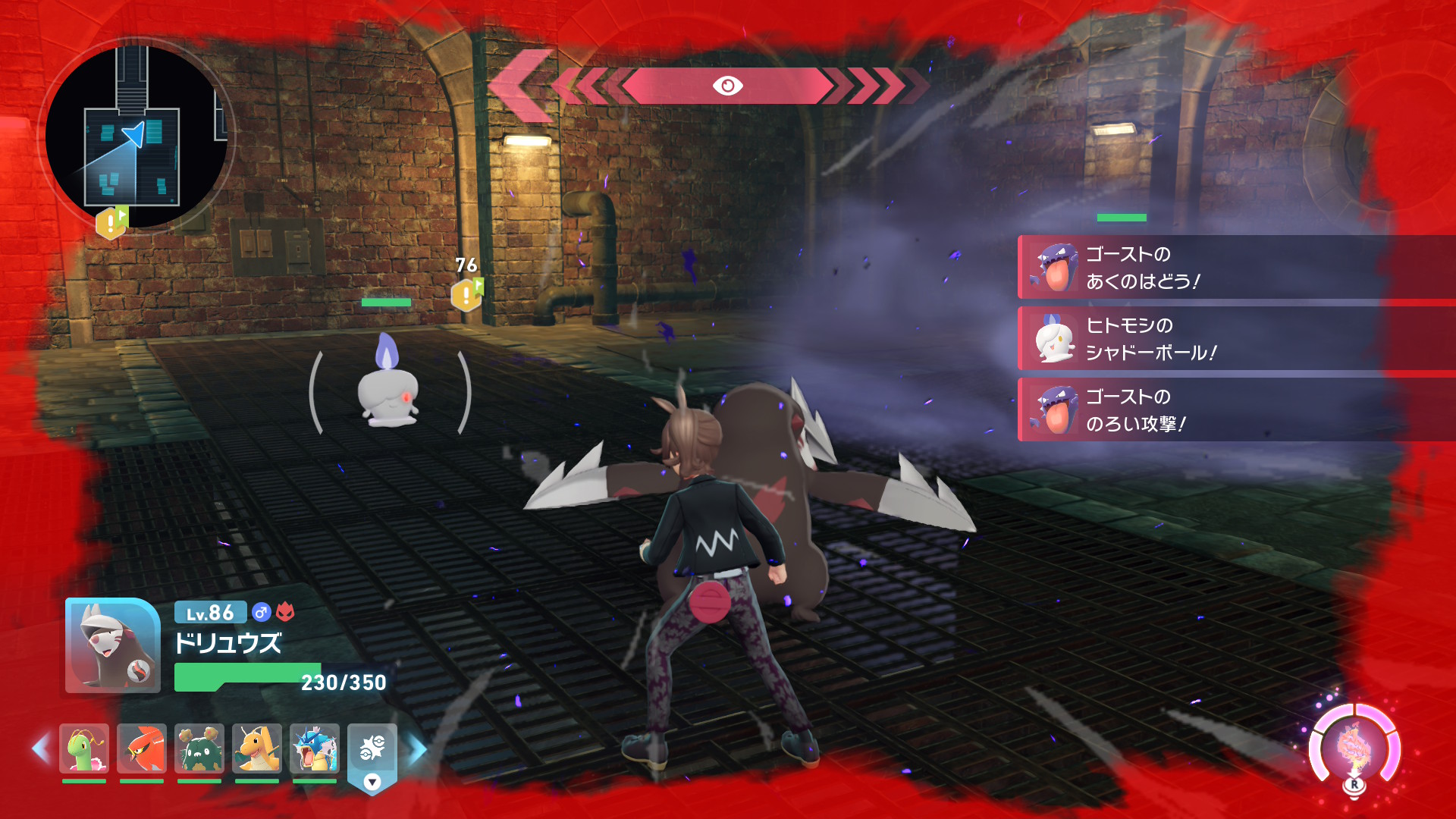Switch to Talonflame party slot
Screen dimensions: 1456x819
[142, 748]
